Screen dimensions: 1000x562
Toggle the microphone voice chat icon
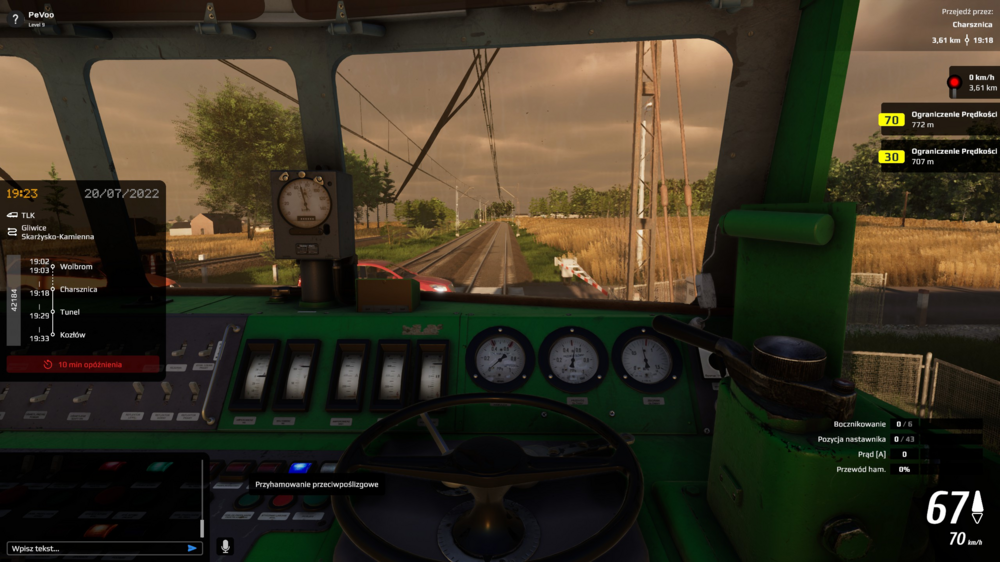click(x=225, y=547)
